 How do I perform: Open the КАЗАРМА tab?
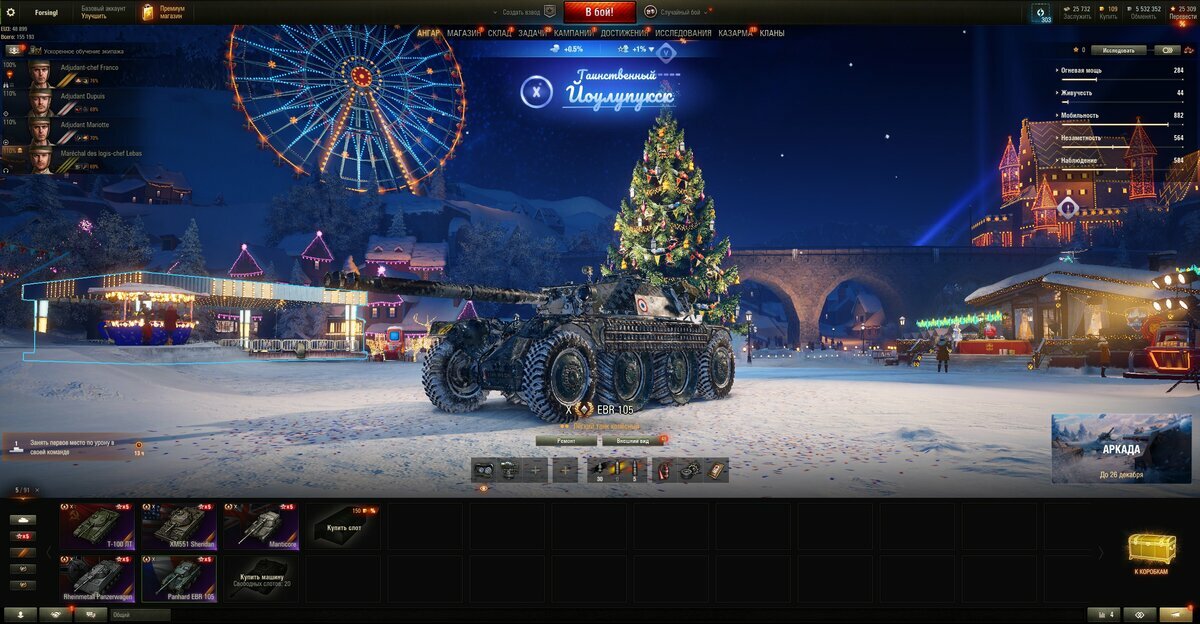736,33
